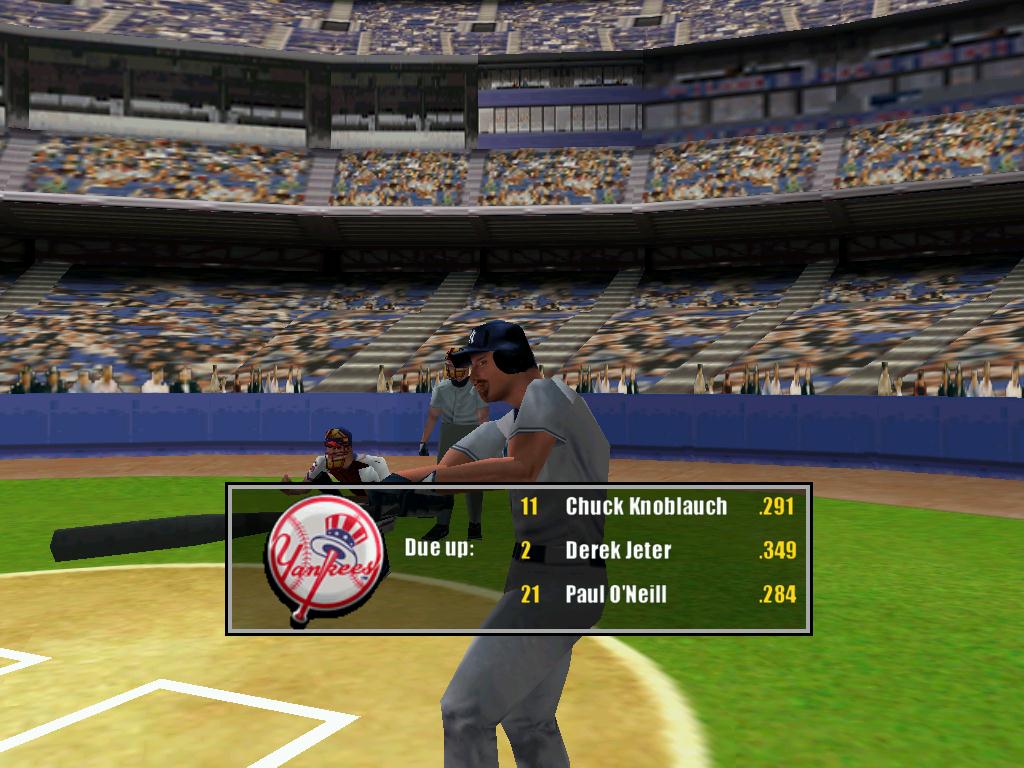Click the Yankees team logo
This screenshot has width=1024, height=768.
(x=324, y=561)
